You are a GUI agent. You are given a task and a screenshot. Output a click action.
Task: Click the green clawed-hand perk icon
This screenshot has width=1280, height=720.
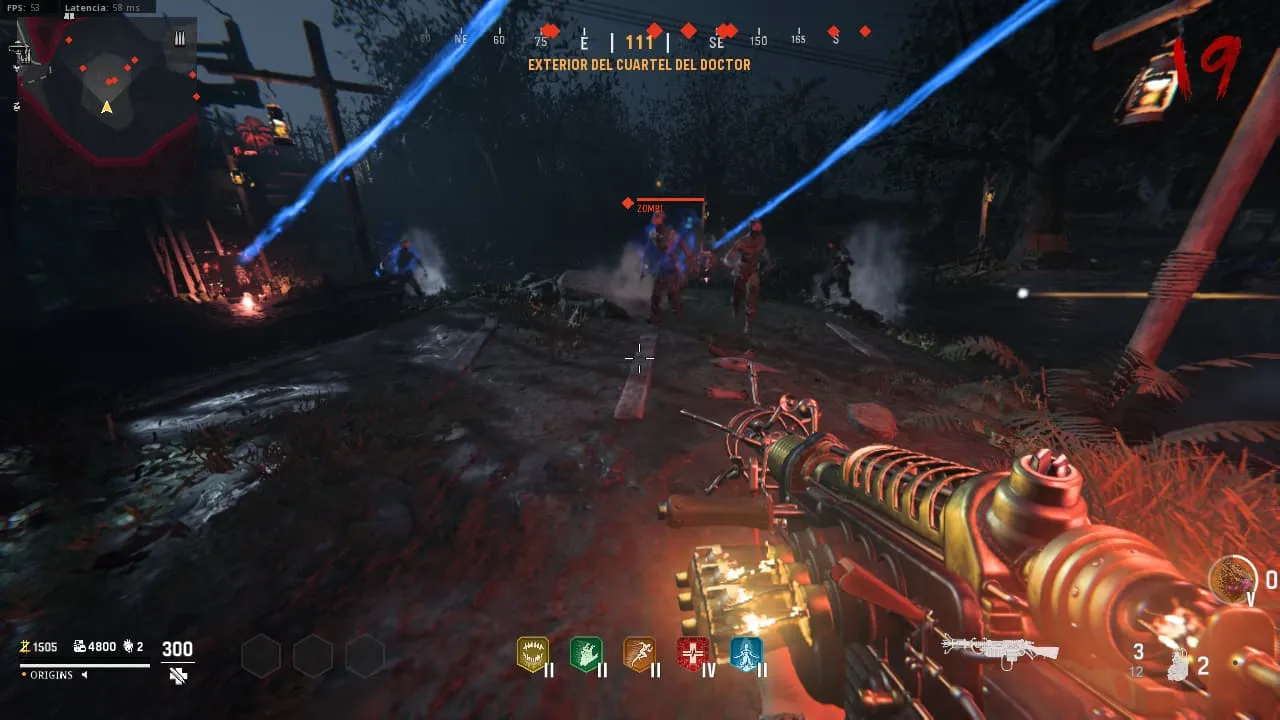pos(585,654)
